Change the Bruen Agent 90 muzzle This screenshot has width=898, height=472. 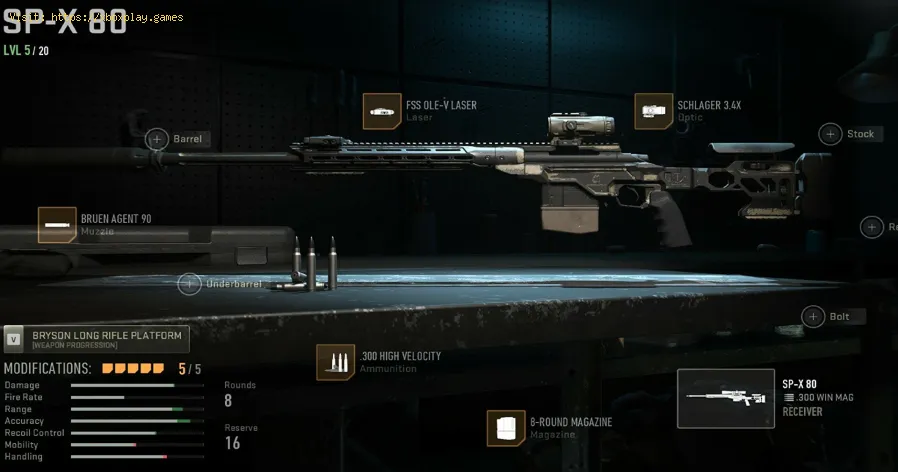click(57, 225)
